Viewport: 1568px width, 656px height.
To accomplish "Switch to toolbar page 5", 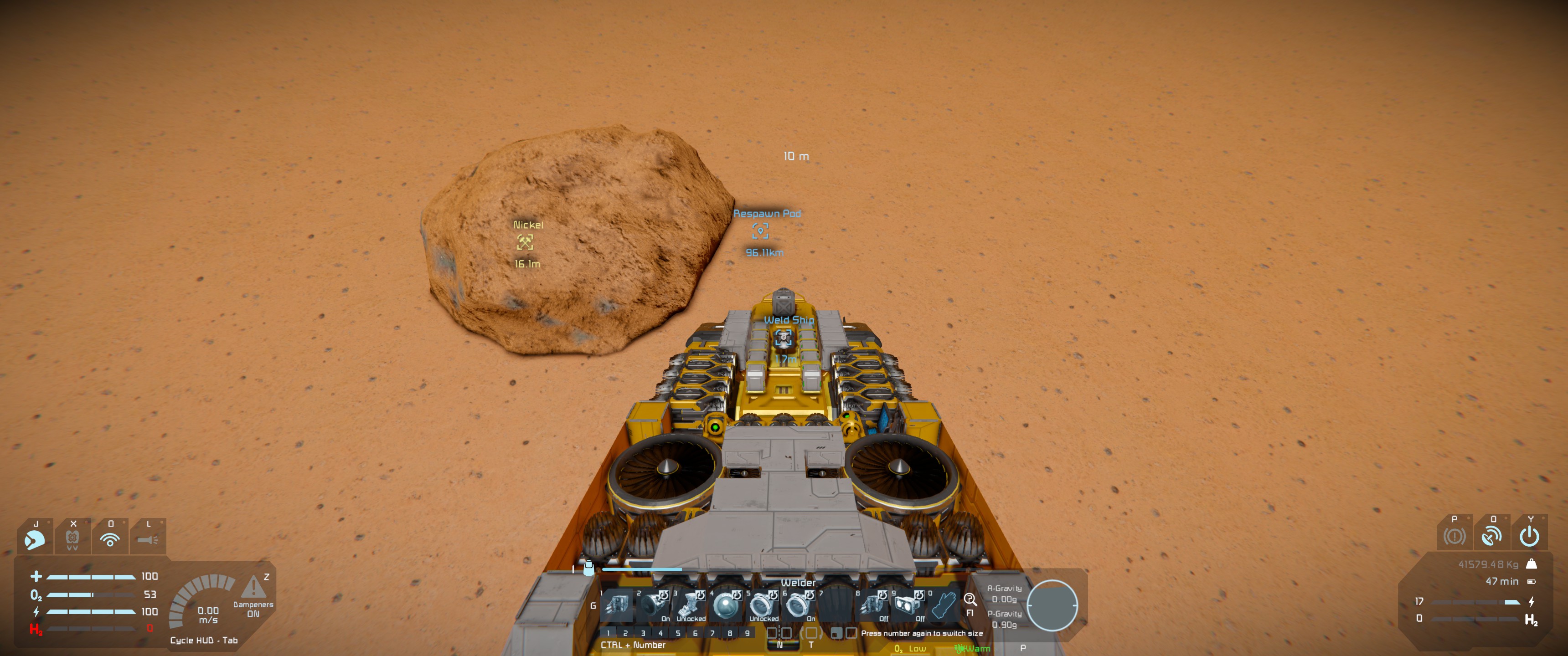I will [x=677, y=633].
